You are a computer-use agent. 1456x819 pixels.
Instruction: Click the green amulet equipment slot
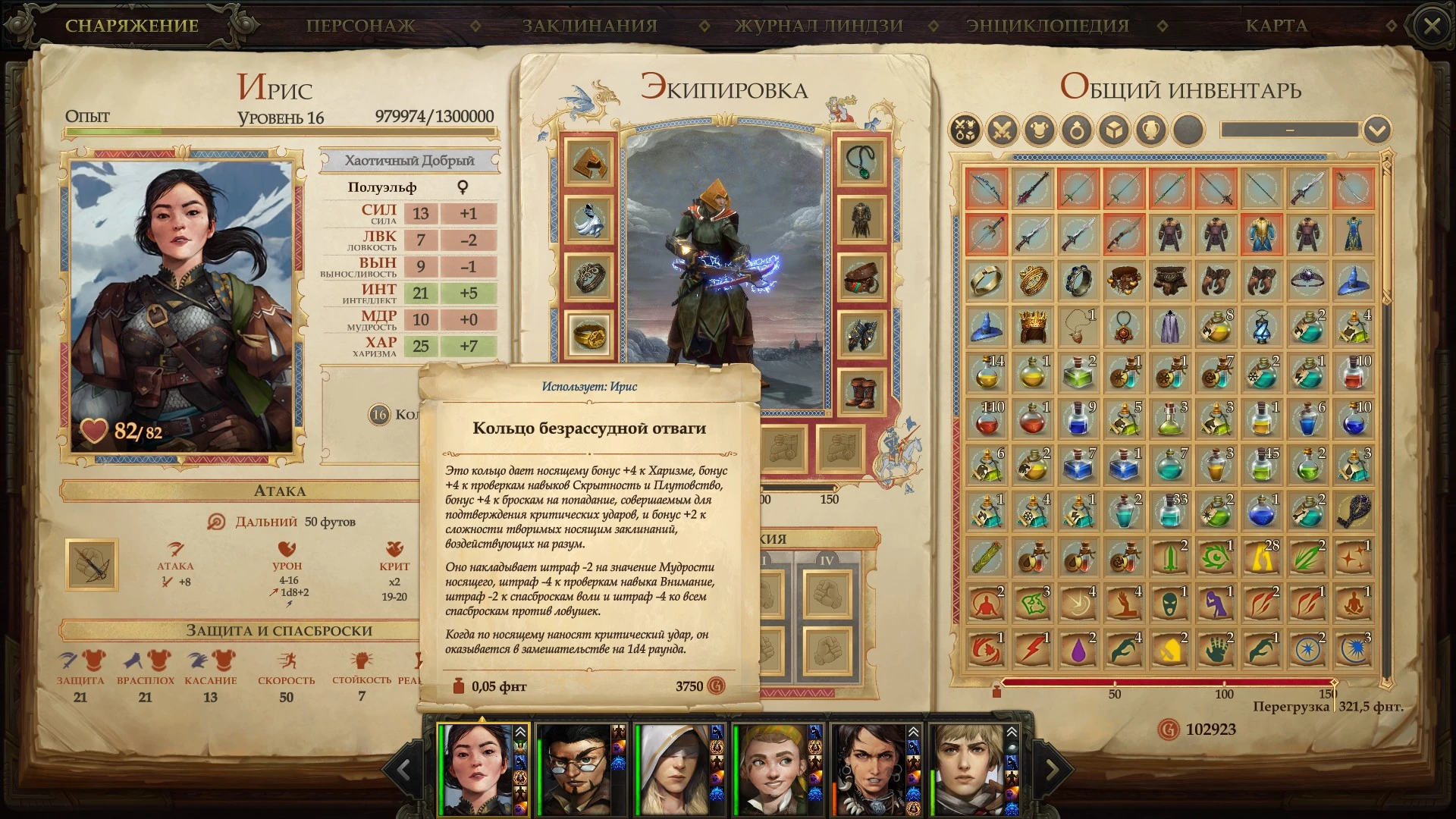[861, 162]
